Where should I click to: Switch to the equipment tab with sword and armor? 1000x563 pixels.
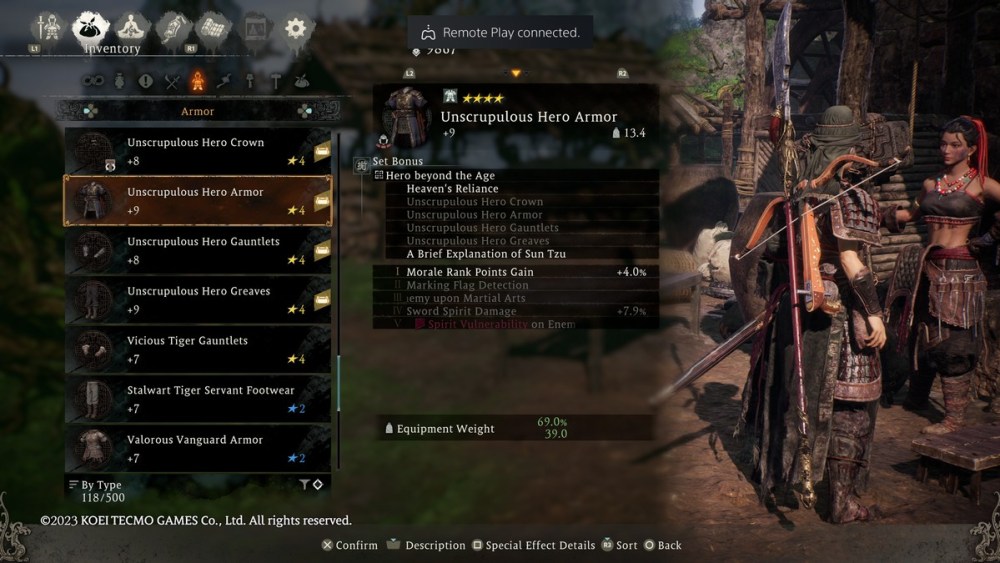(x=47, y=28)
